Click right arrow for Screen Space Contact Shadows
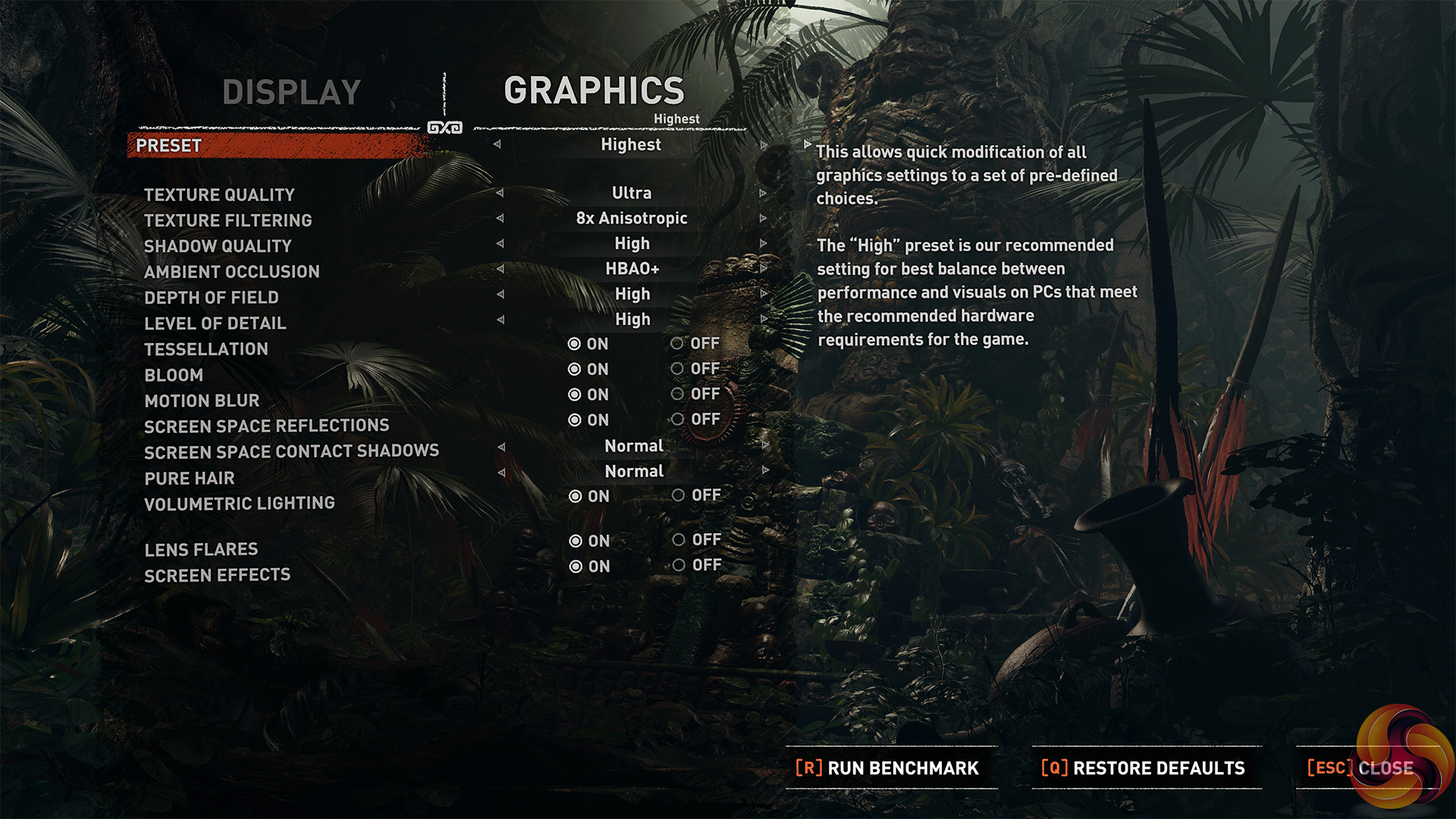The image size is (1456, 819). click(x=765, y=445)
